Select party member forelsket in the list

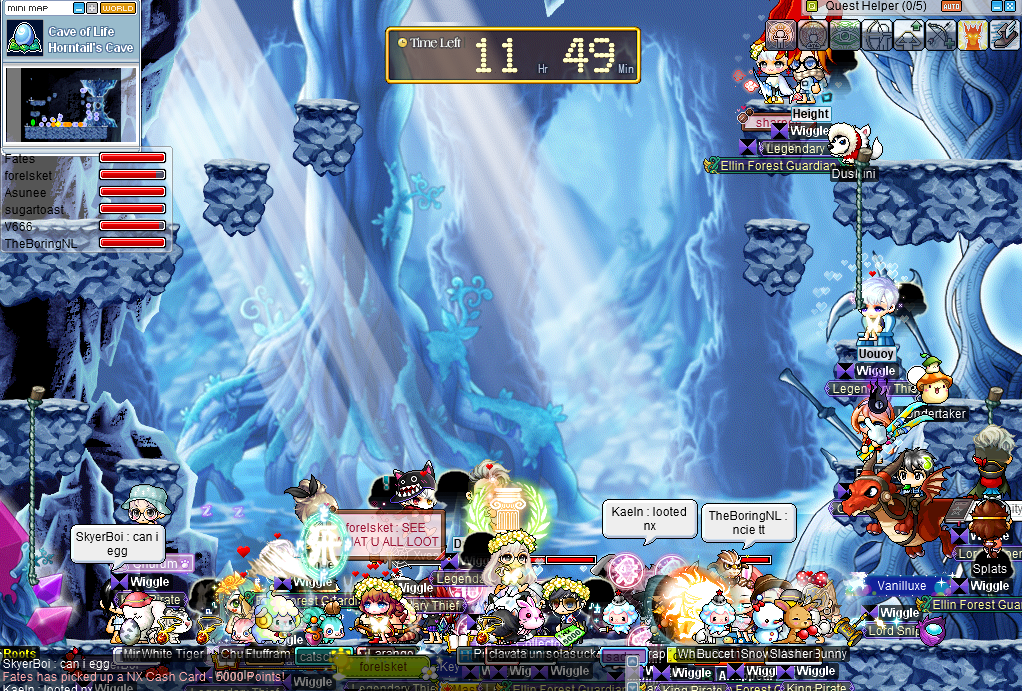coord(27,175)
